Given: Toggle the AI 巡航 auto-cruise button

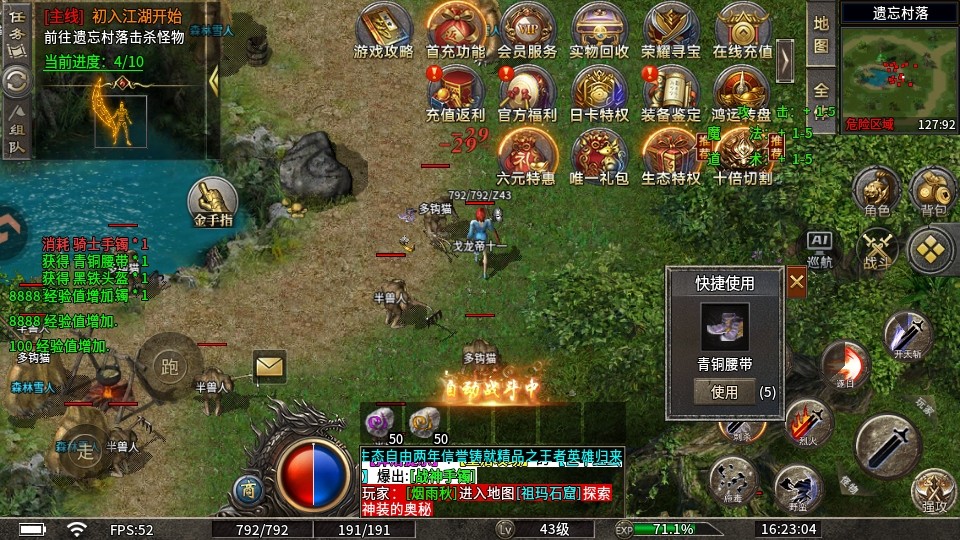Looking at the screenshot, I should [820, 250].
